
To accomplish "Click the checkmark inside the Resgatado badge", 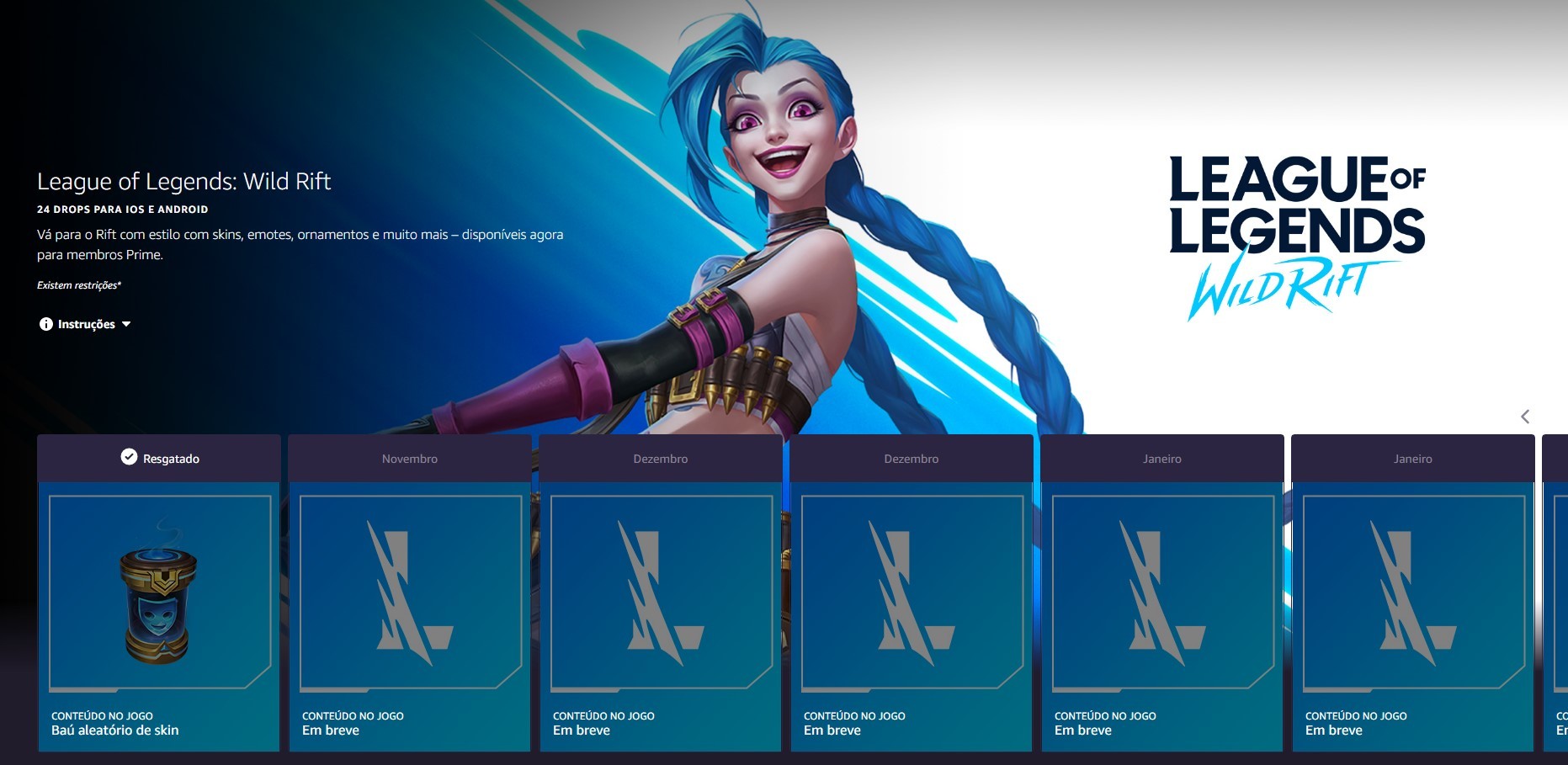I will coord(128,457).
